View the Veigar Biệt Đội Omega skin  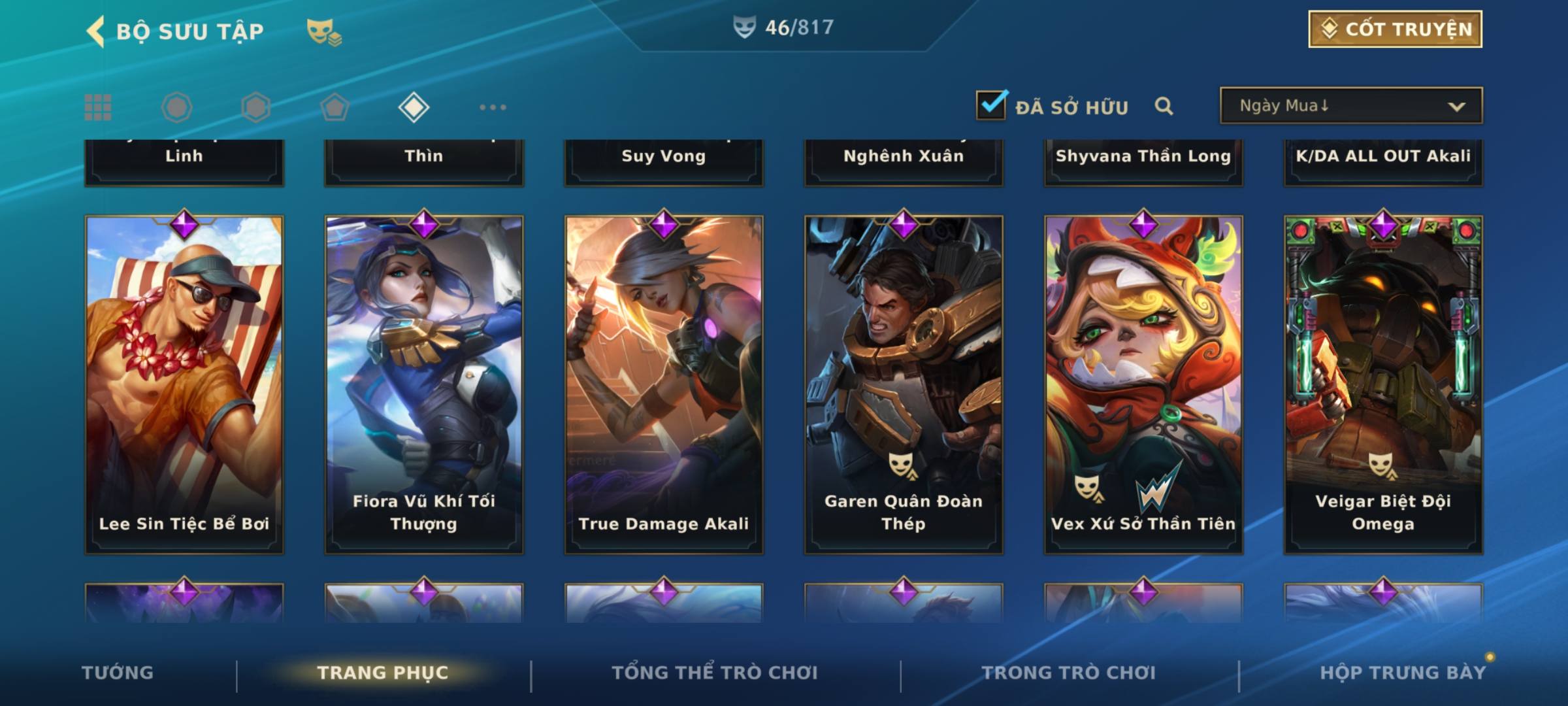point(1383,384)
